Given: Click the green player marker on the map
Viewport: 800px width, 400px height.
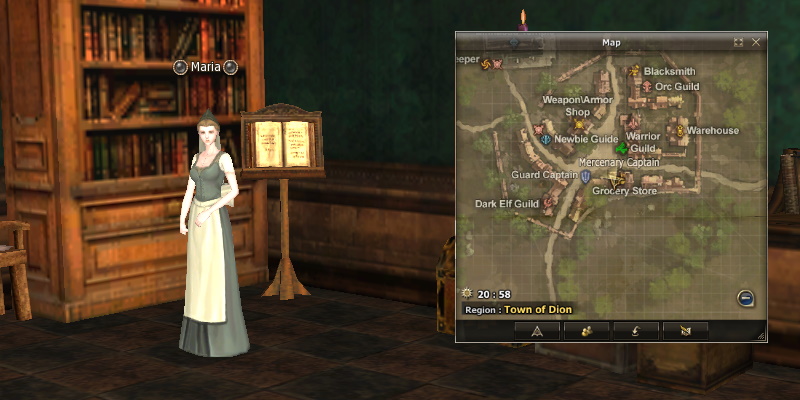Looking at the screenshot, I should tap(621, 149).
